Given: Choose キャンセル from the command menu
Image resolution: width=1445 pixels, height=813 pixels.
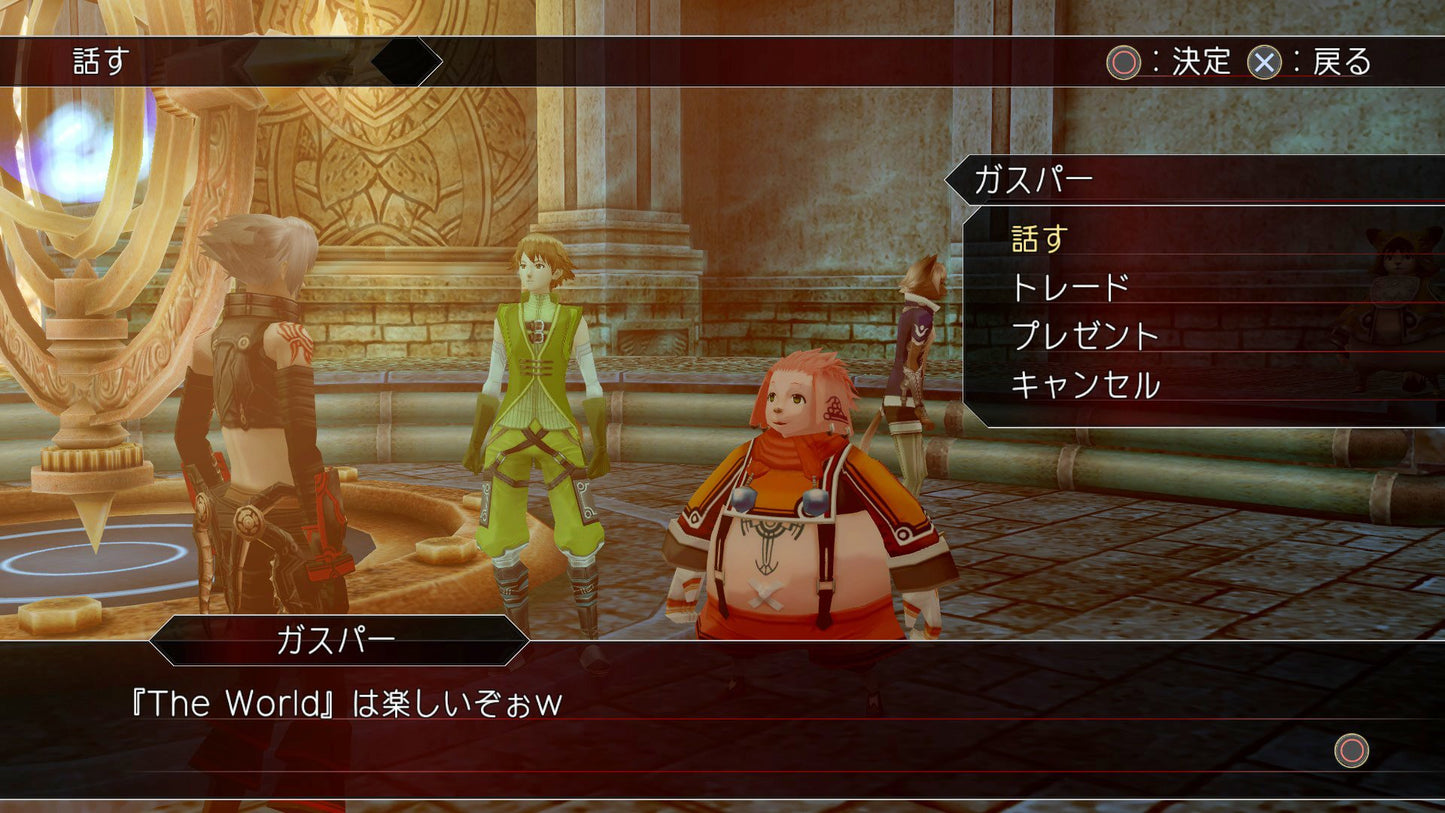Looking at the screenshot, I should point(1086,383).
